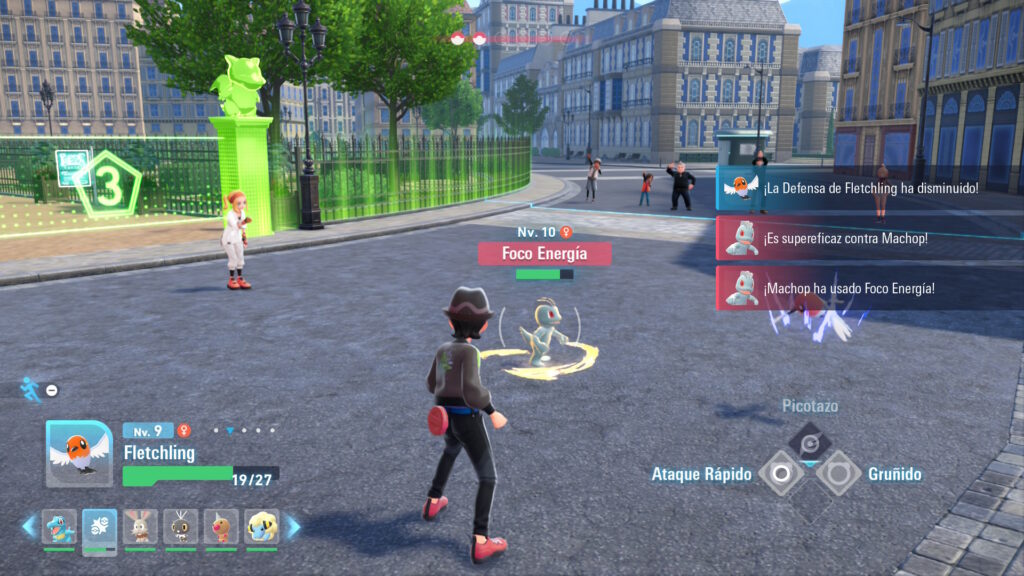Select the Ataque Rápido move

[781, 473]
